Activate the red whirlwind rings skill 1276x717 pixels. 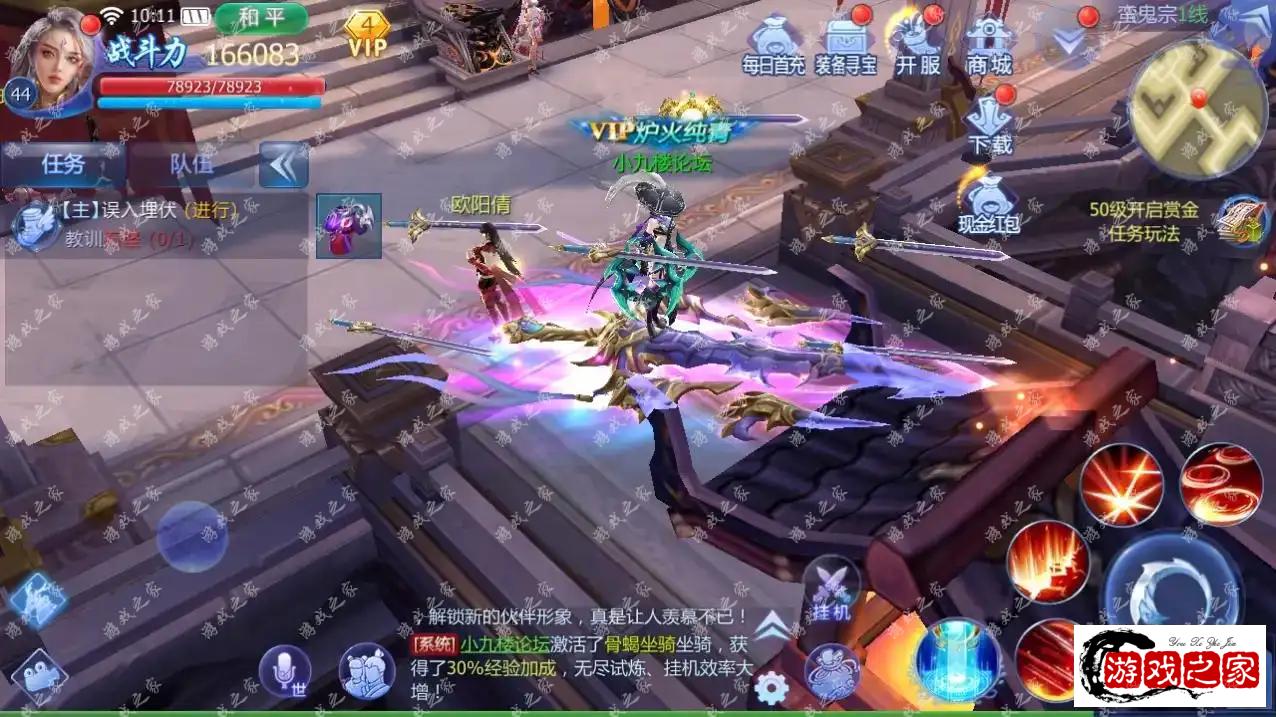(1220, 484)
